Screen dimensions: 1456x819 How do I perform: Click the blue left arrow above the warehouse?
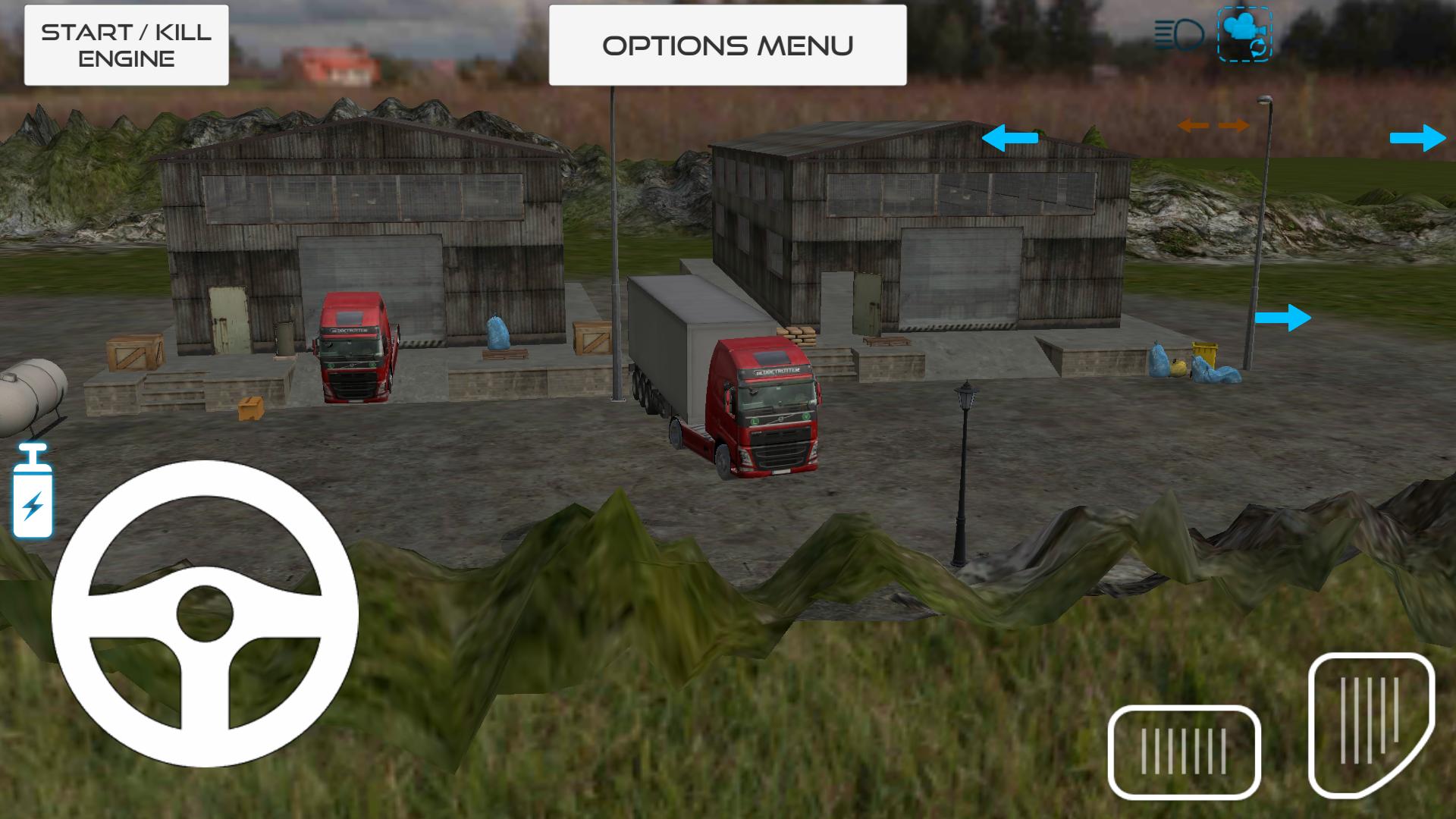click(1009, 138)
